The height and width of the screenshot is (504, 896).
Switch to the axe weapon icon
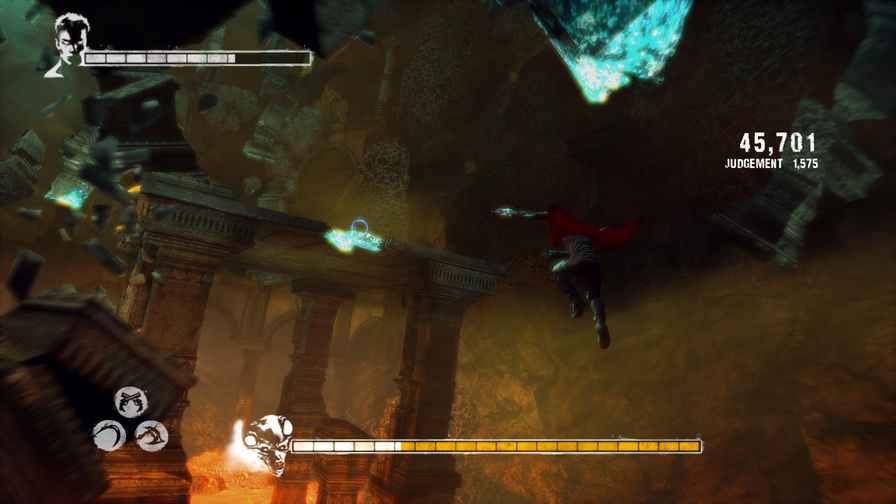point(151,435)
